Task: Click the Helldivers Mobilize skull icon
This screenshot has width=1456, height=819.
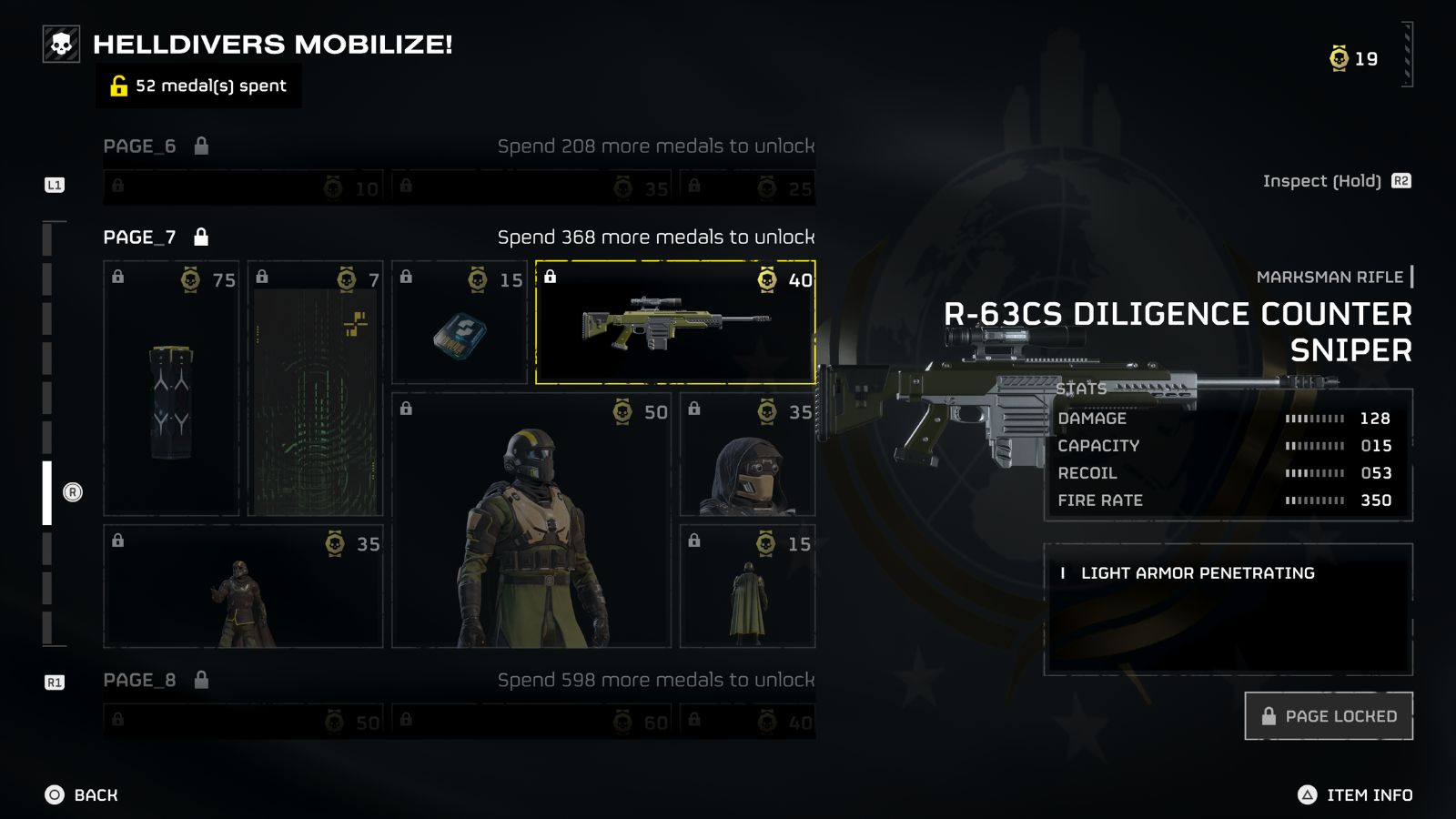Action: click(x=62, y=44)
